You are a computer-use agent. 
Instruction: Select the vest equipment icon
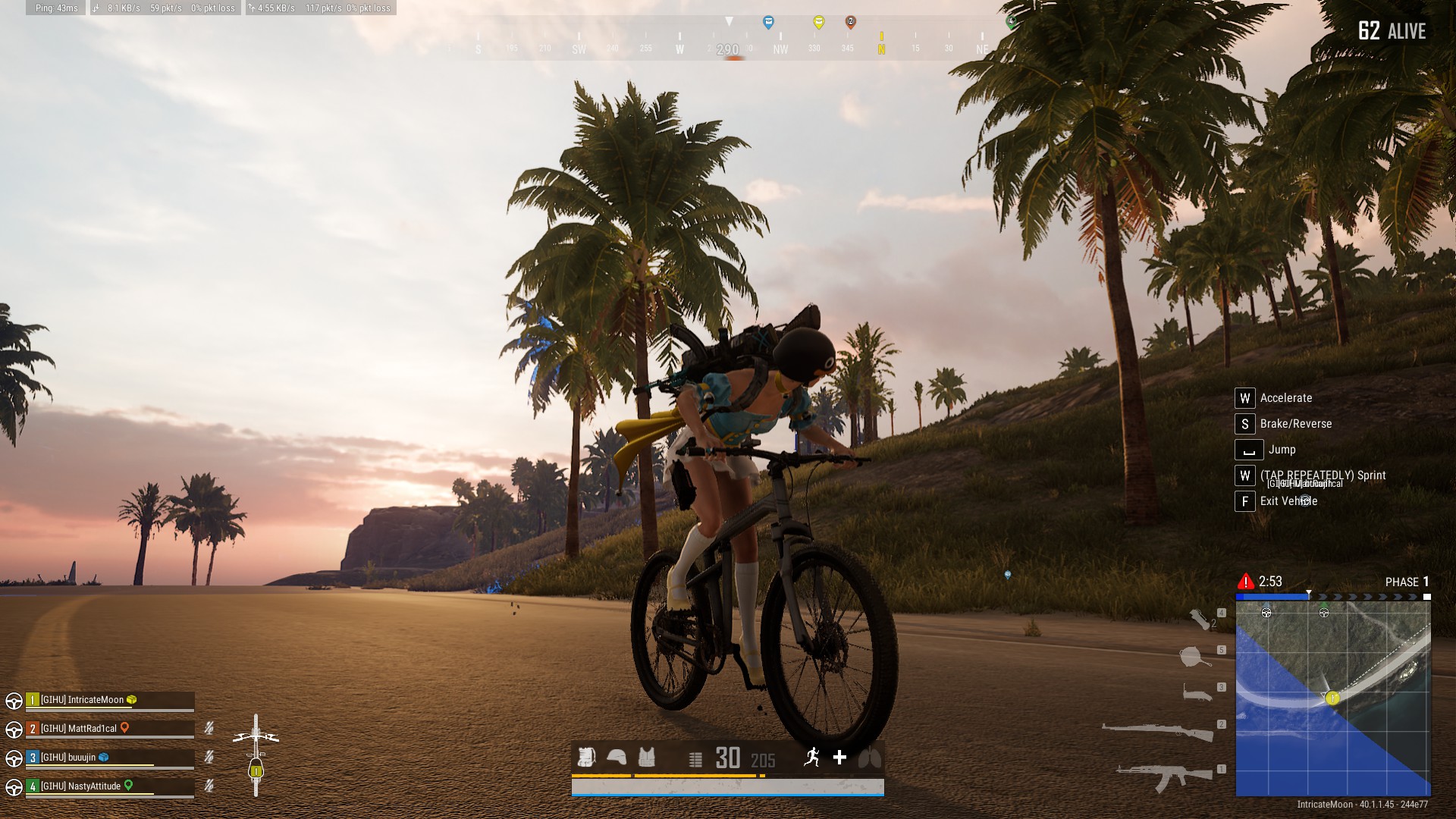(646, 758)
